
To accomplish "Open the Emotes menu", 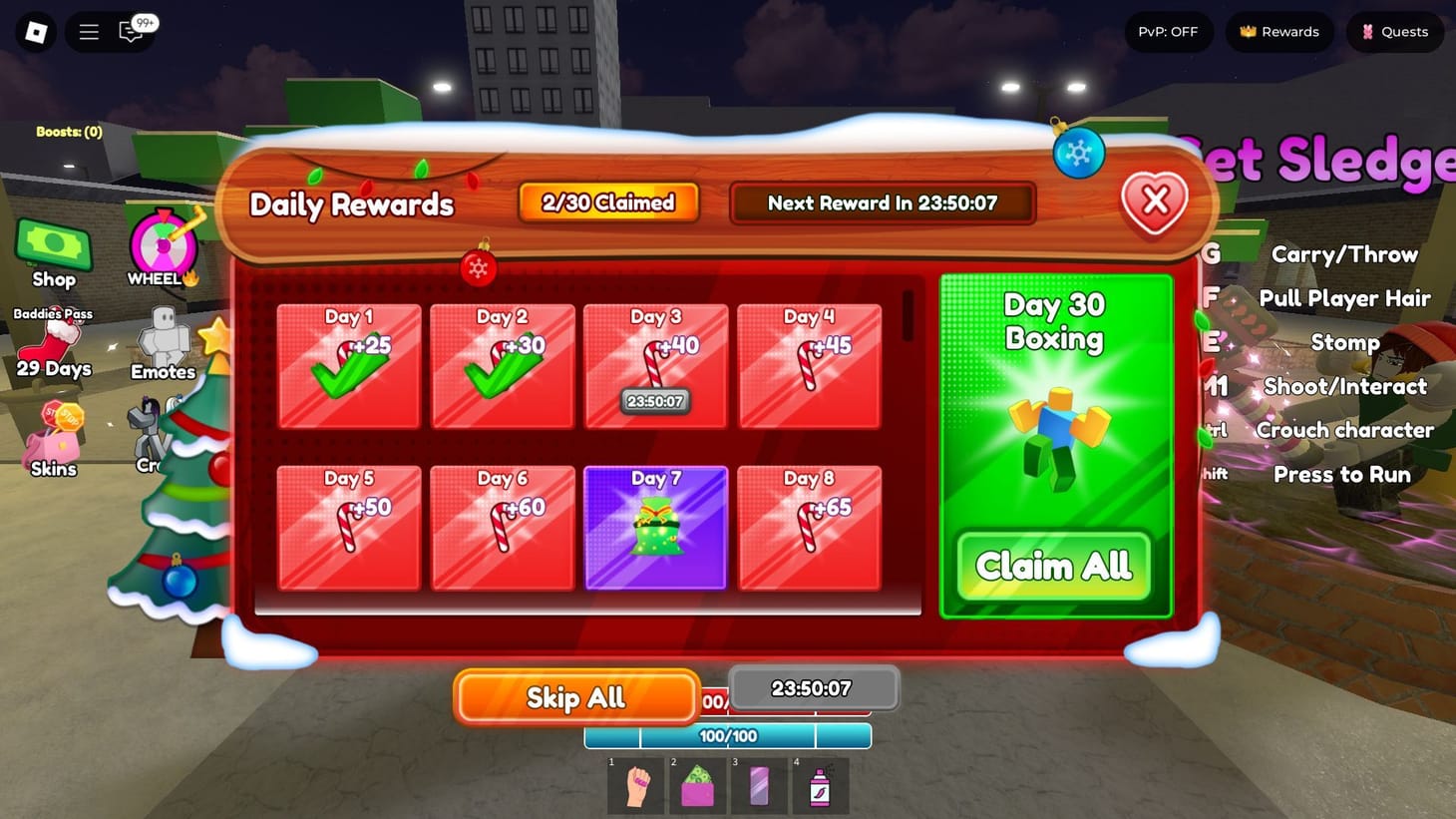I will [x=163, y=339].
